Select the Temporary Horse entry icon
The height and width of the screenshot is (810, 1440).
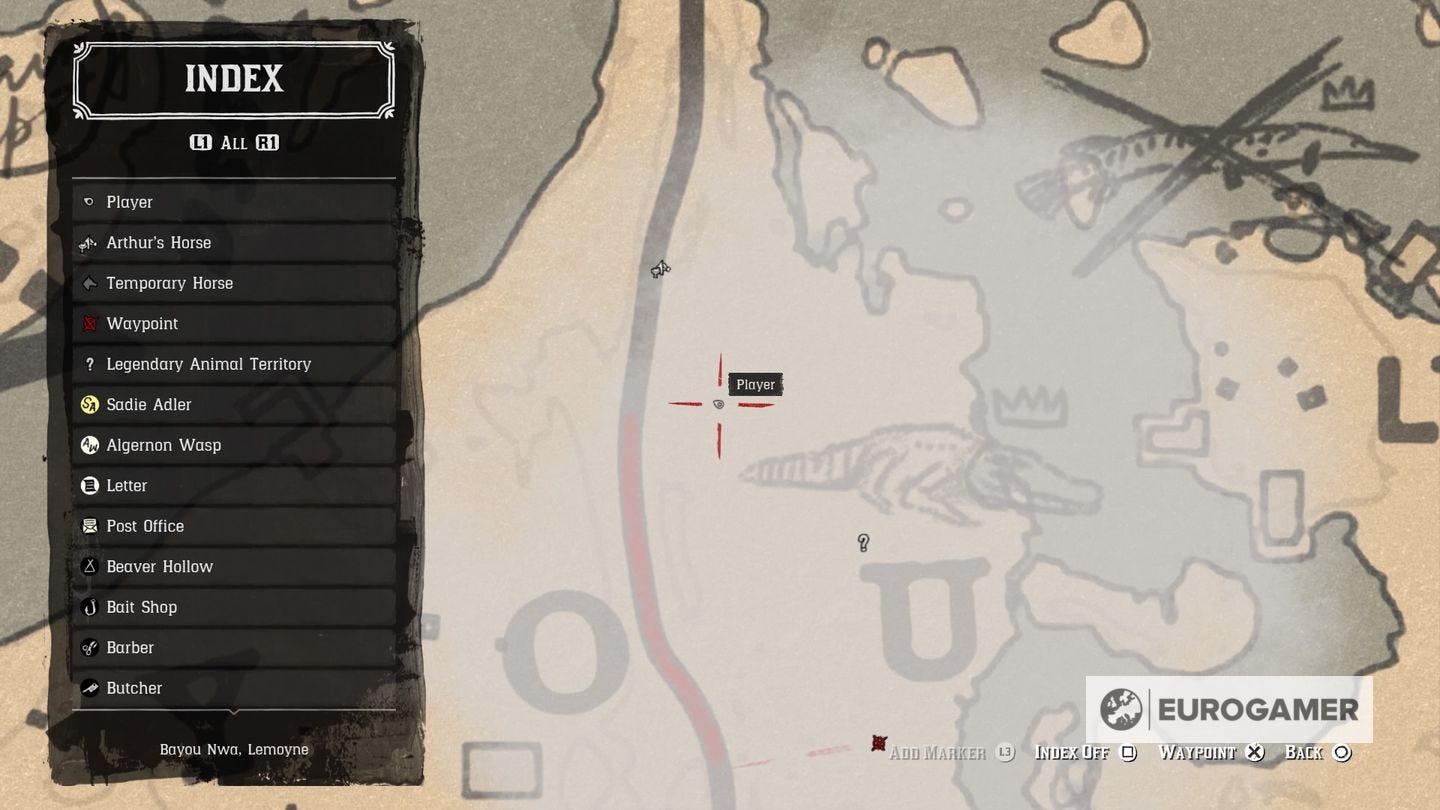tap(90, 283)
